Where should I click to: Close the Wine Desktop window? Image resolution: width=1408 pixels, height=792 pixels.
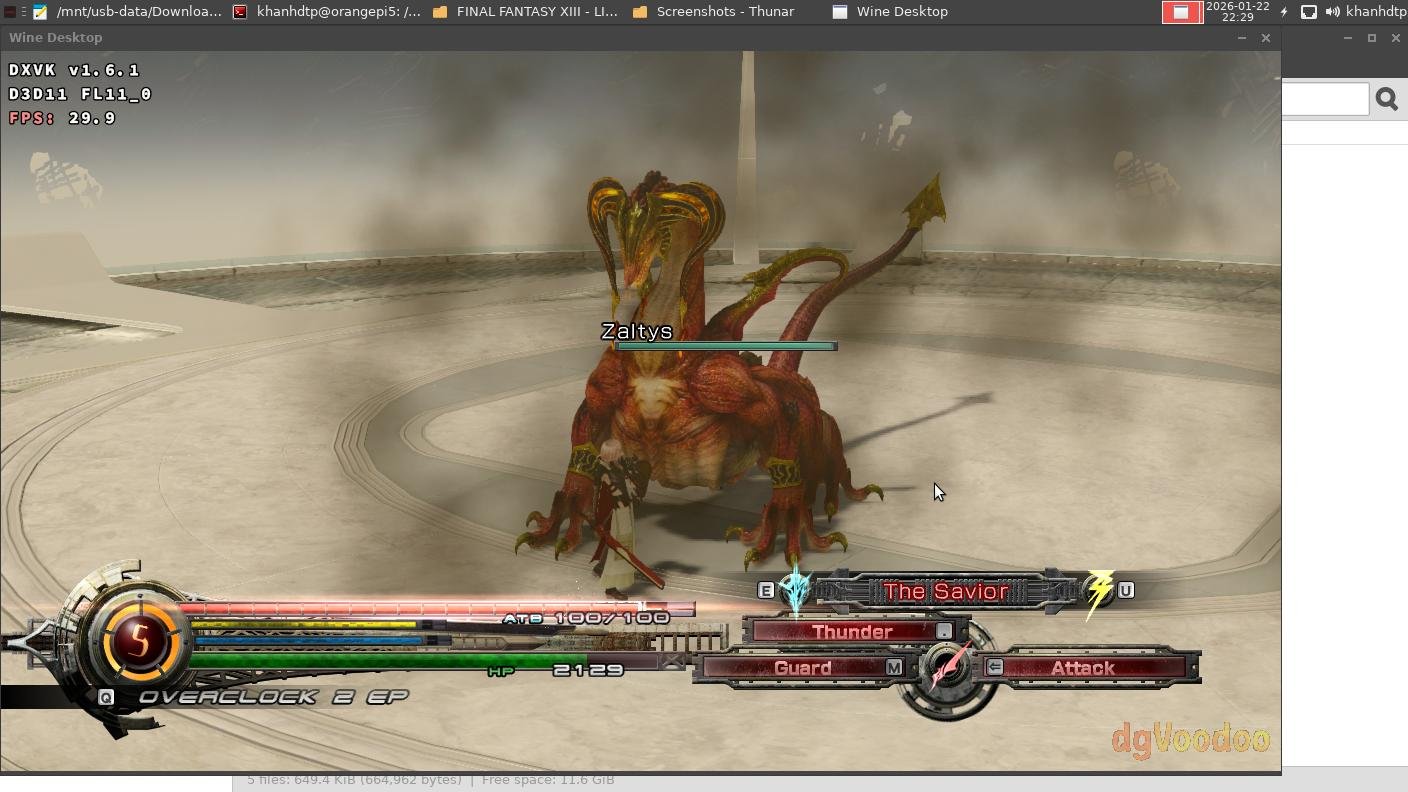click(1266, 38)
